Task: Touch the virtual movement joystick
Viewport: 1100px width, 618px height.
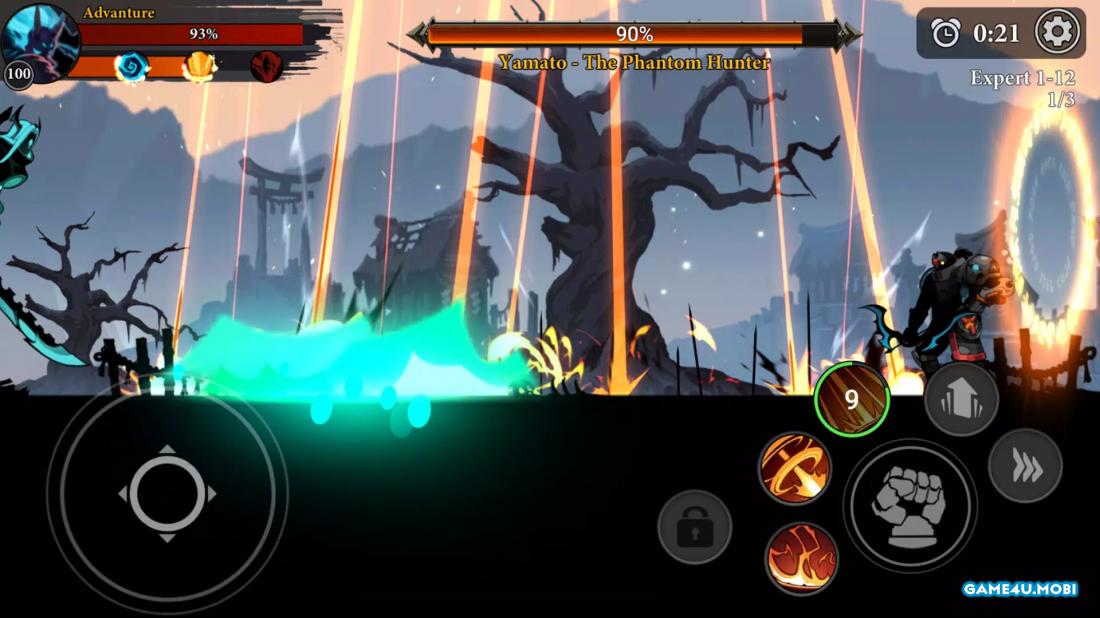Action: (x=167, y=493)
